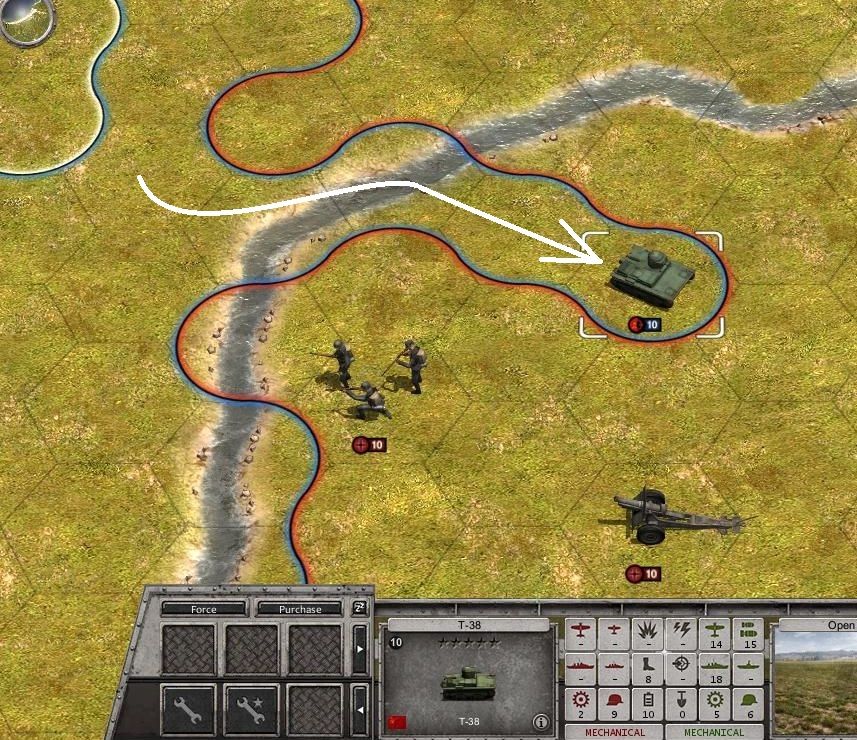Open the Purchase tab
This screenshot has width=857, height=740.
coord(300,609)
